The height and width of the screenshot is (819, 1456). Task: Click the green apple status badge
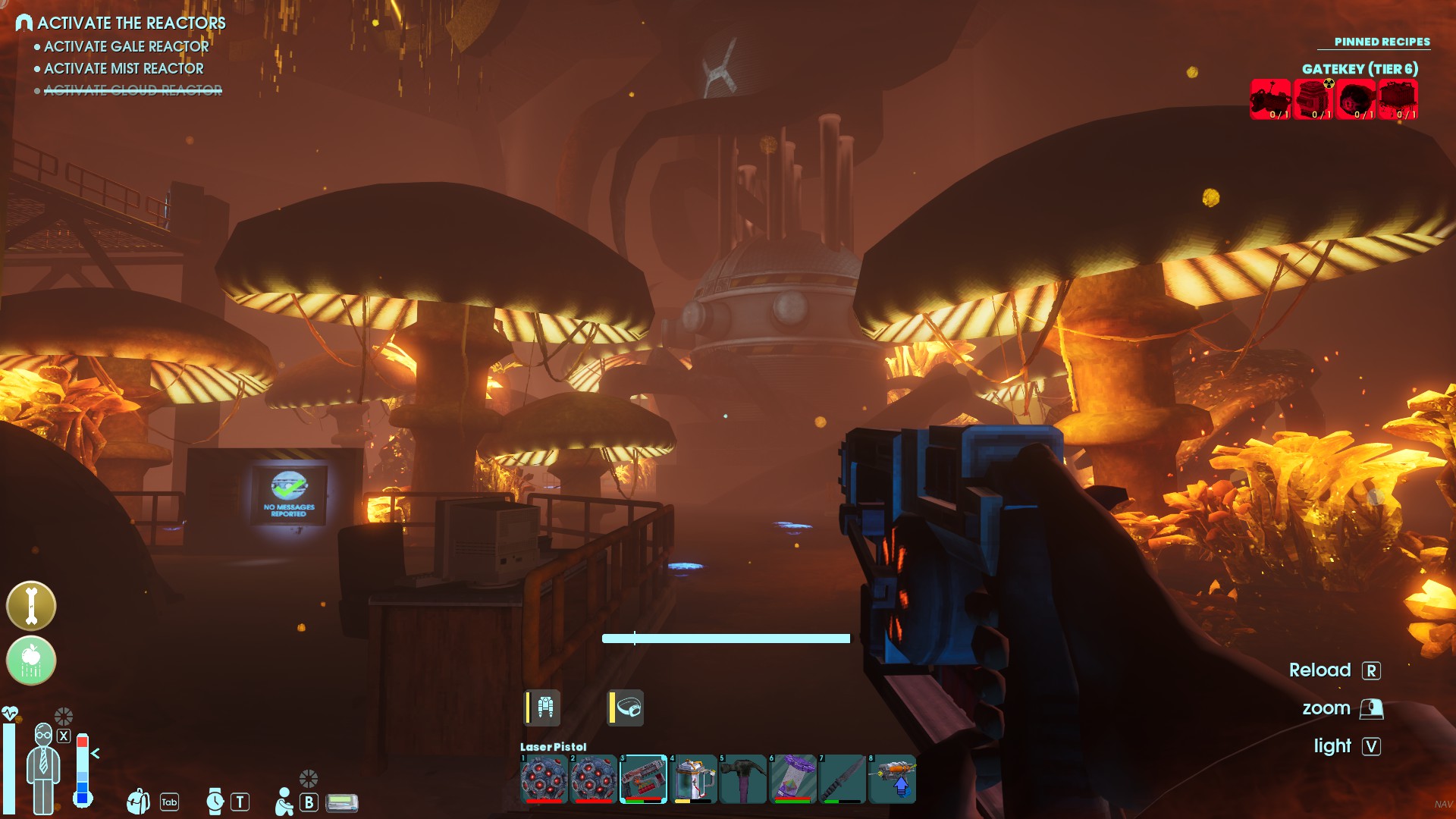31,661
